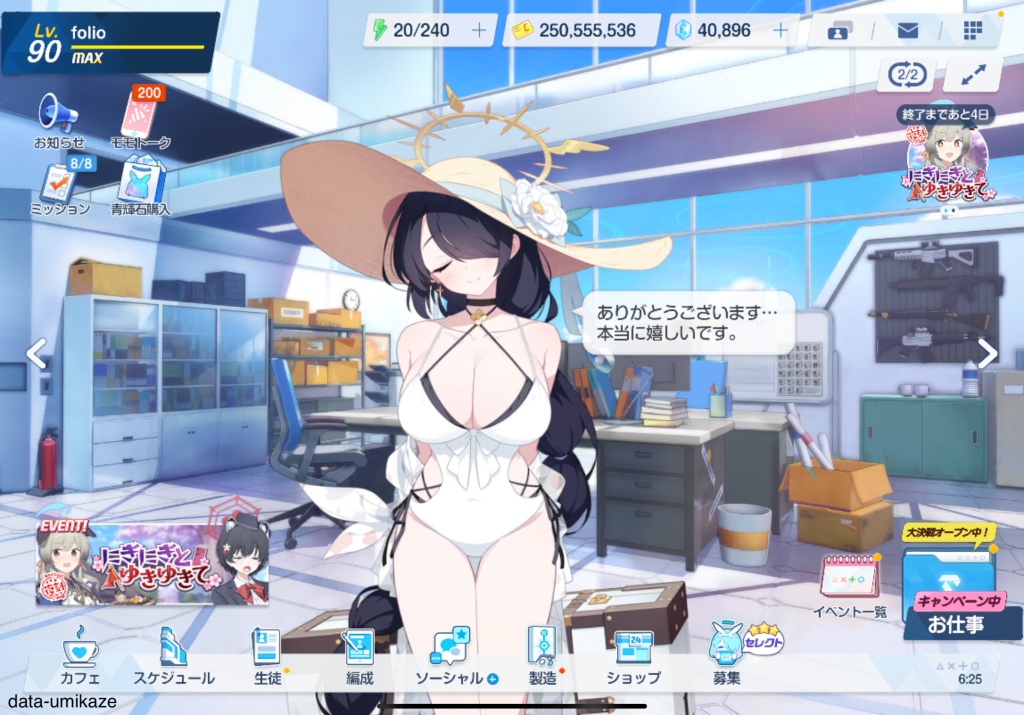Open the EVENT banner at lower left

coord(124,562)
